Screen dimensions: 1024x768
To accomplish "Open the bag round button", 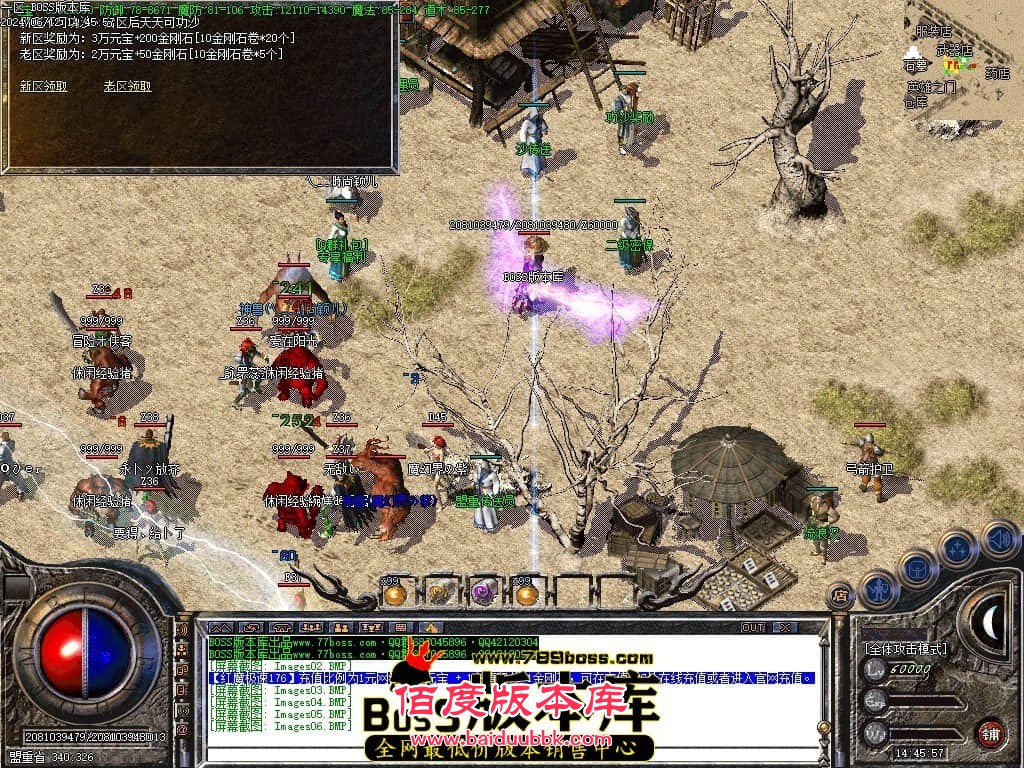I will point(918,568).
